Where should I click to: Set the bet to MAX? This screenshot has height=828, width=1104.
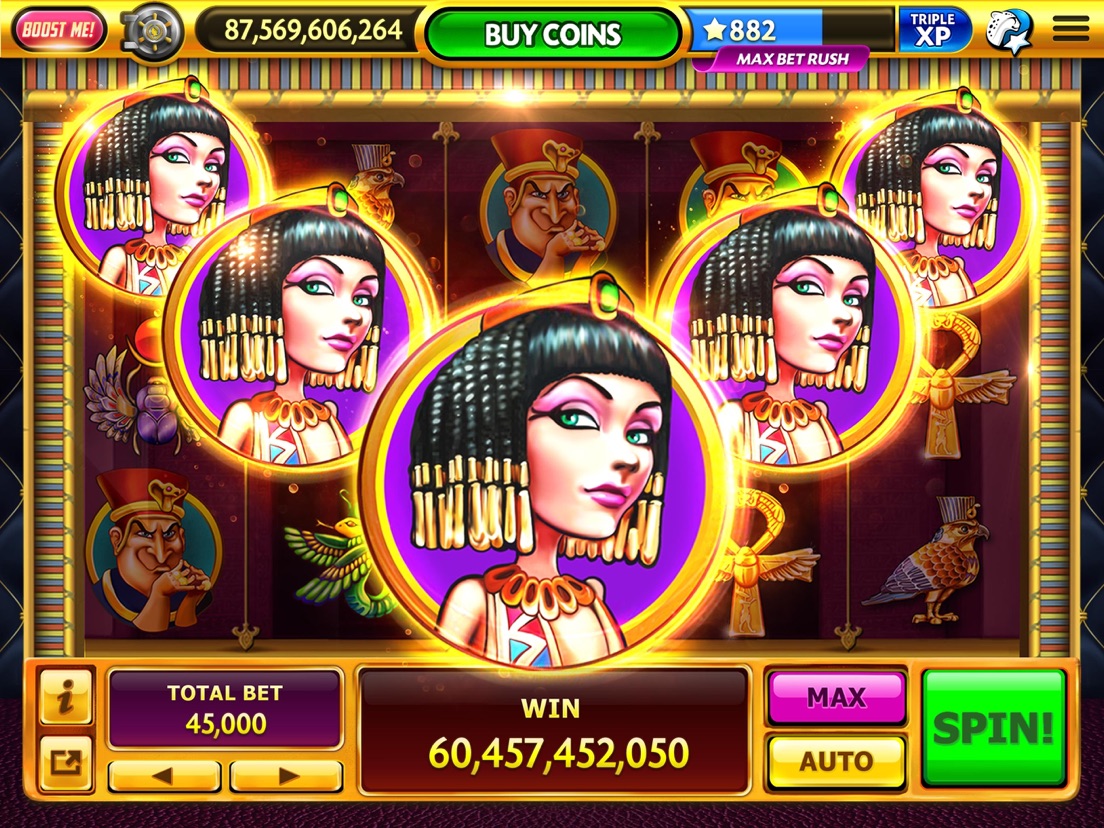click(x=835, y=697)
